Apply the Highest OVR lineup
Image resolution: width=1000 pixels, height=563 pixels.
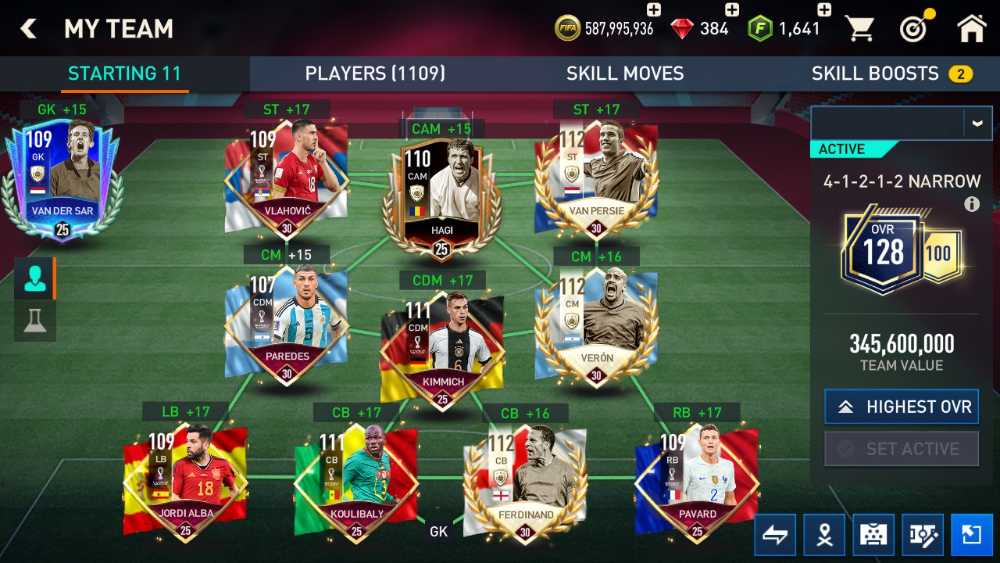(x=901, y=407)
